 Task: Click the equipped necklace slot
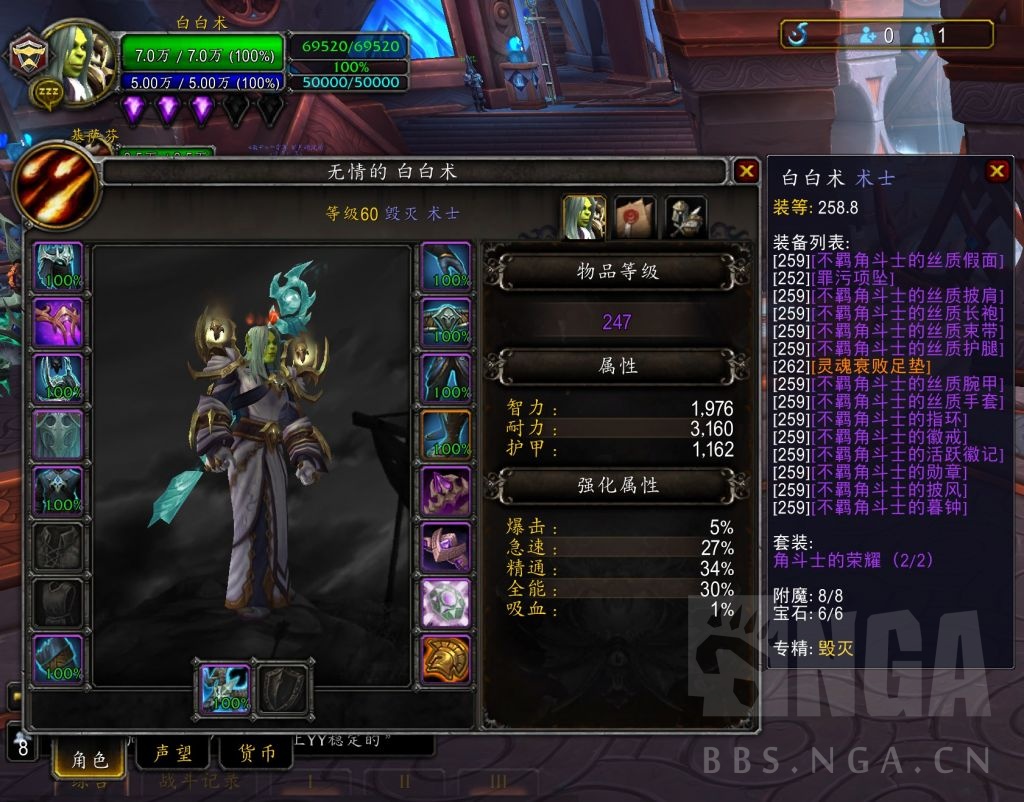(x=59, y=323)
